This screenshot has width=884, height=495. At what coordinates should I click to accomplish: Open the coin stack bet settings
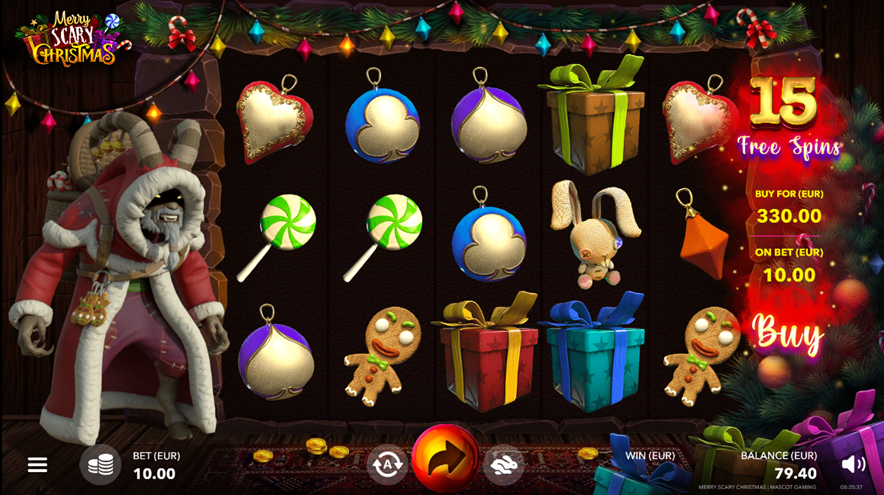[100, 465]
